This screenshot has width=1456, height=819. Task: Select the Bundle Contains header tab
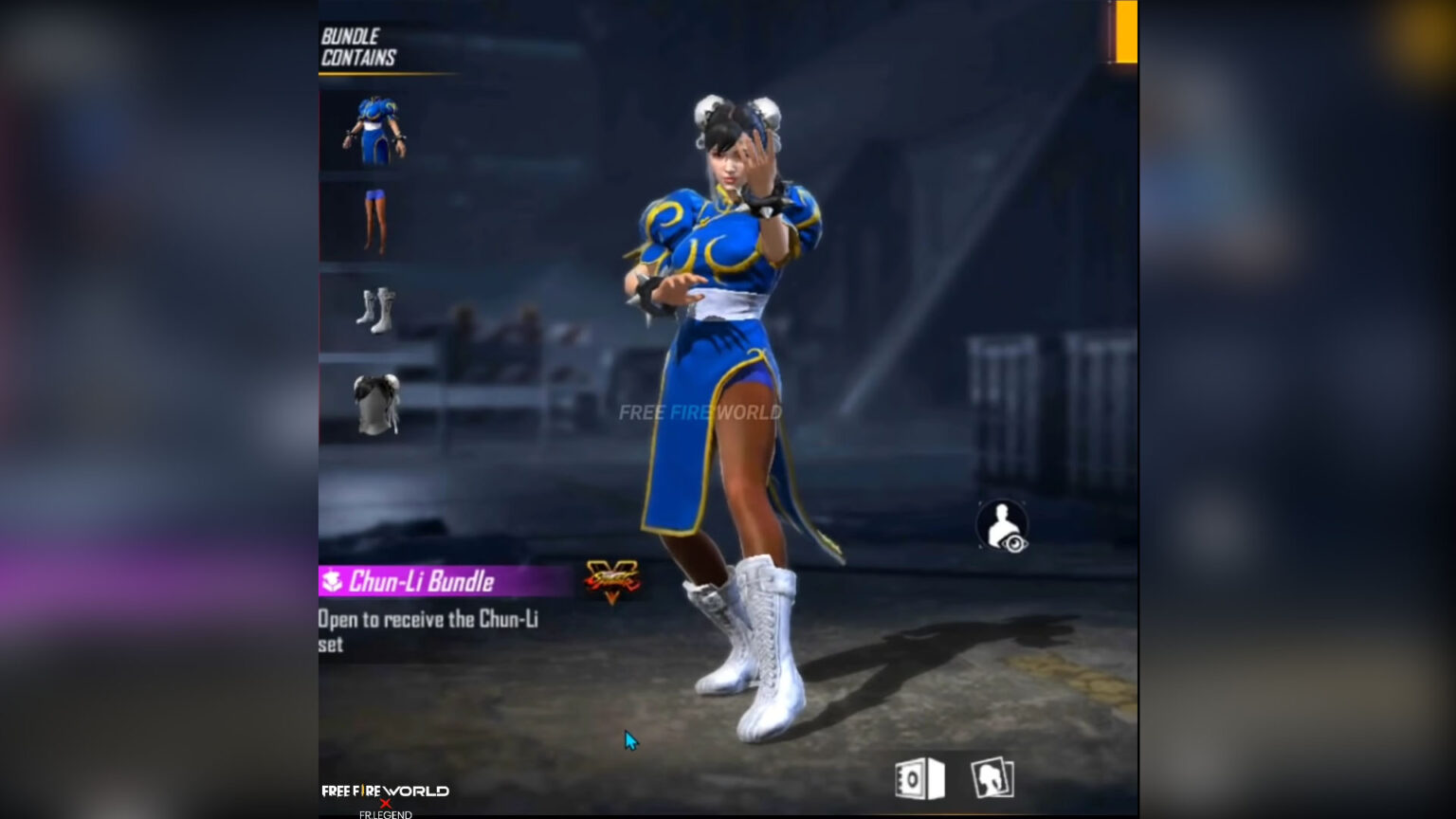[356, 43]
